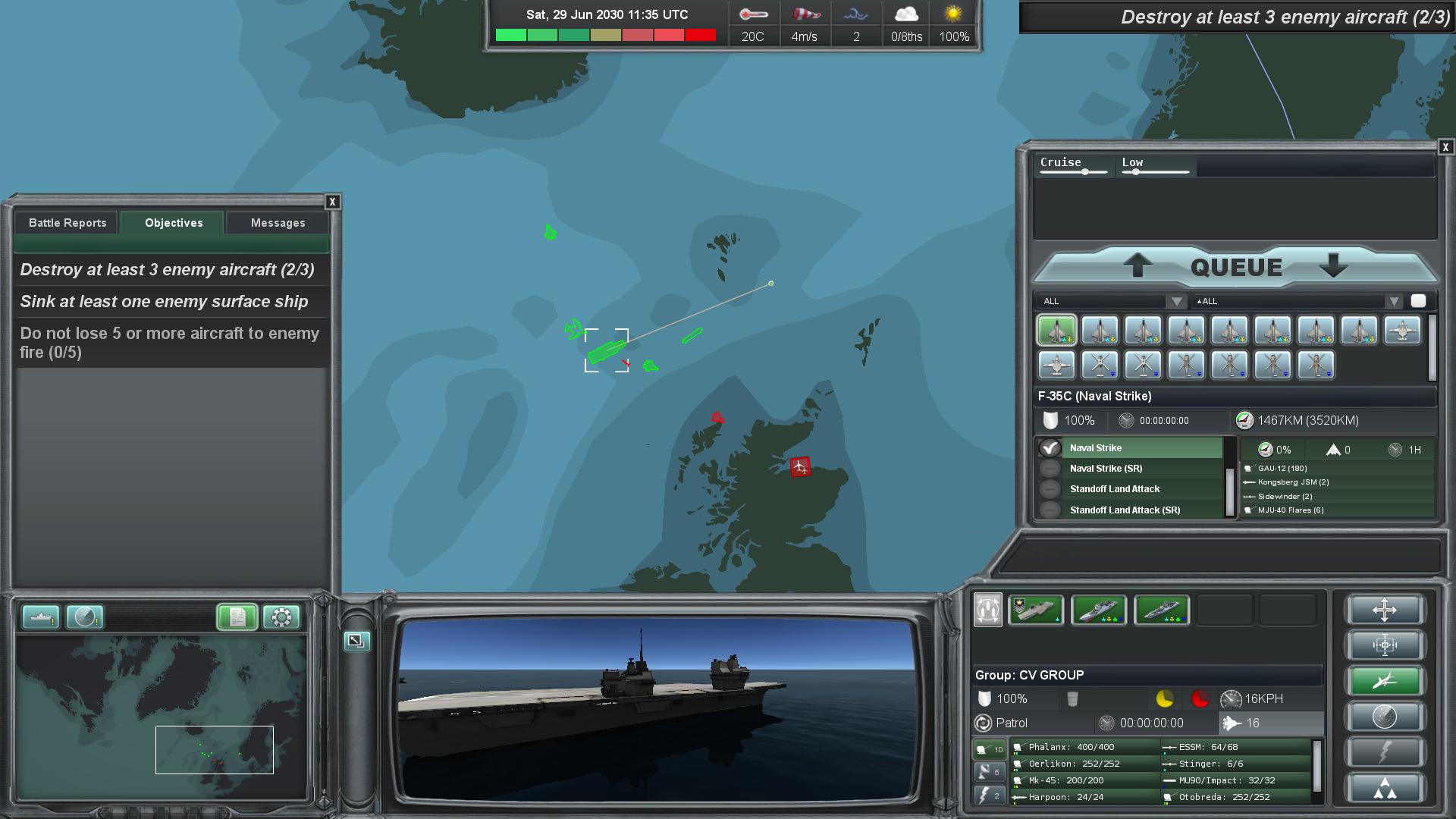Adjust the Cruise speed slider
The width and height of the screenshot is (1456, 819).
coord(1085,172)
